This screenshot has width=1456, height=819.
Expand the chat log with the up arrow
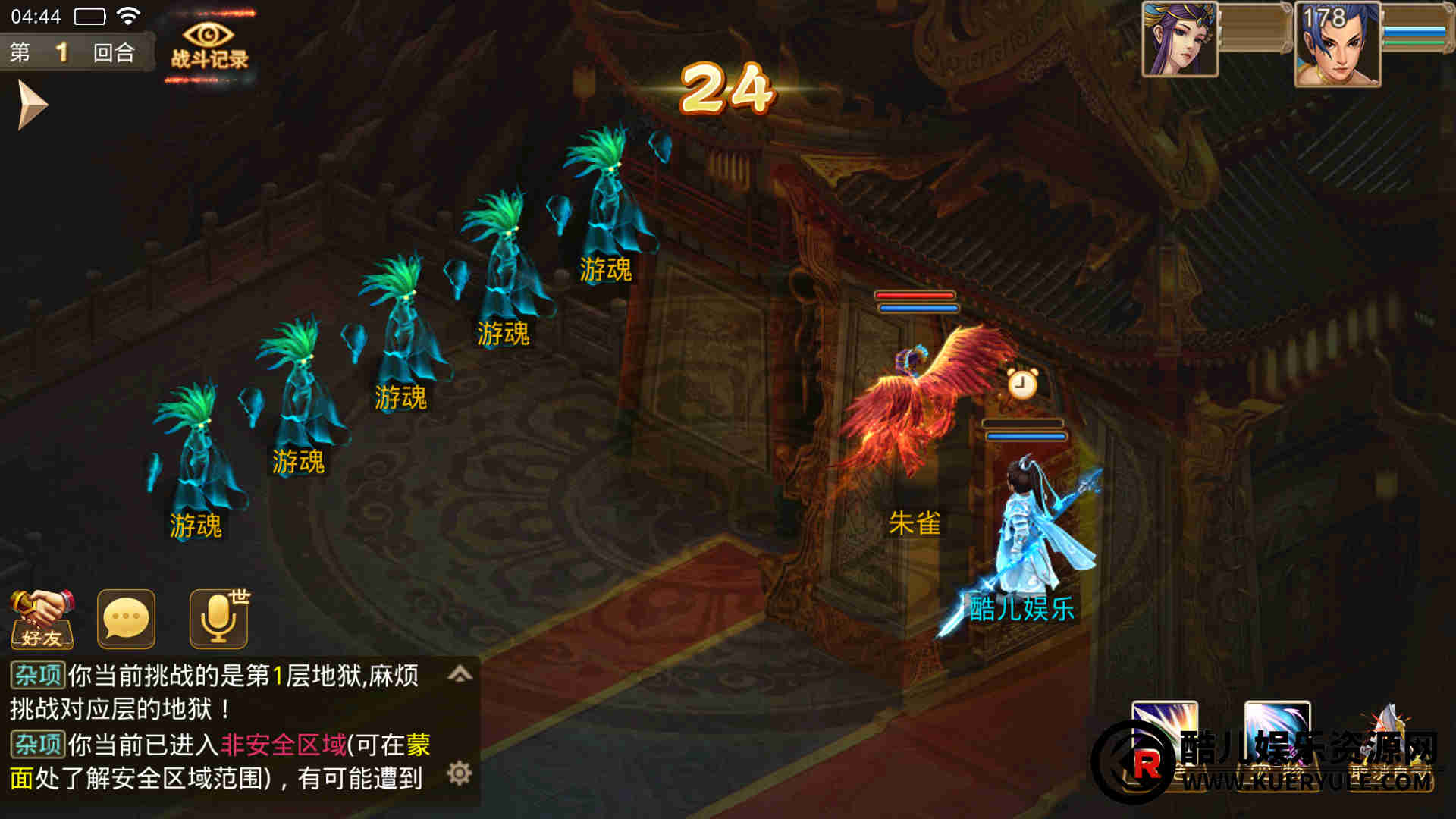tap(460, 674)
